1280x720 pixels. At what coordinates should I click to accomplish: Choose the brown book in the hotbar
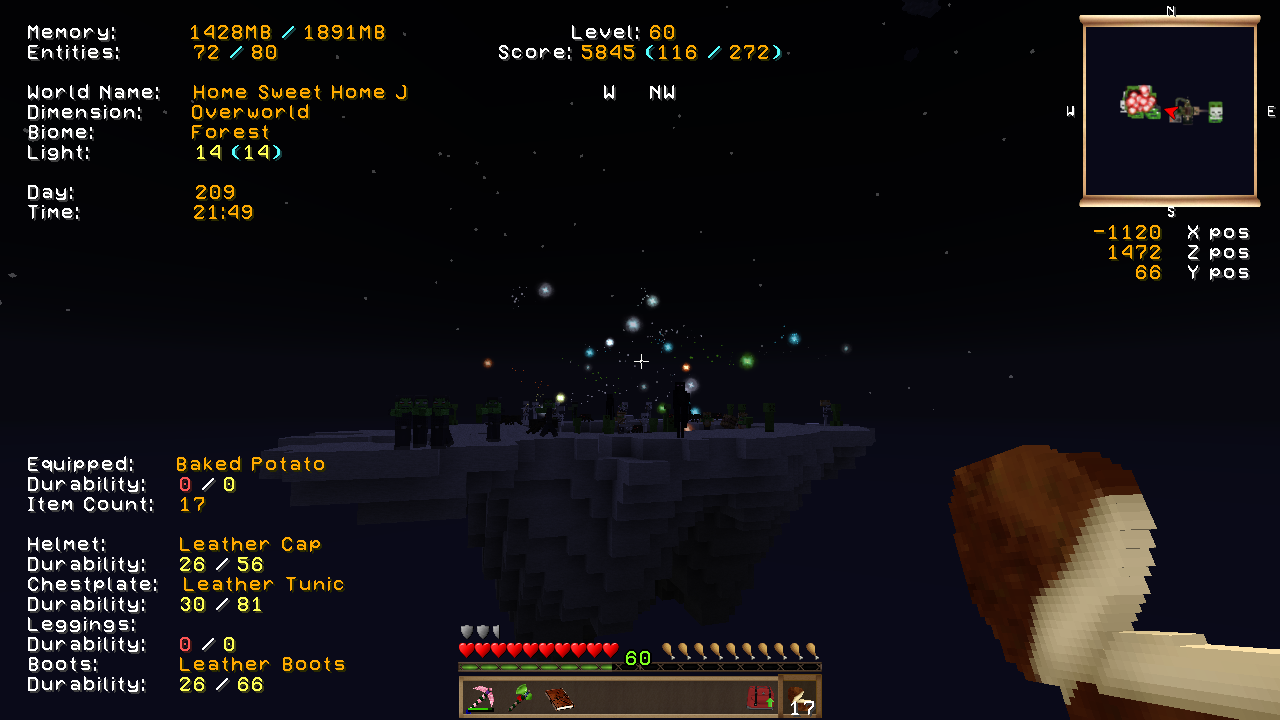click(x=558, y=697)
